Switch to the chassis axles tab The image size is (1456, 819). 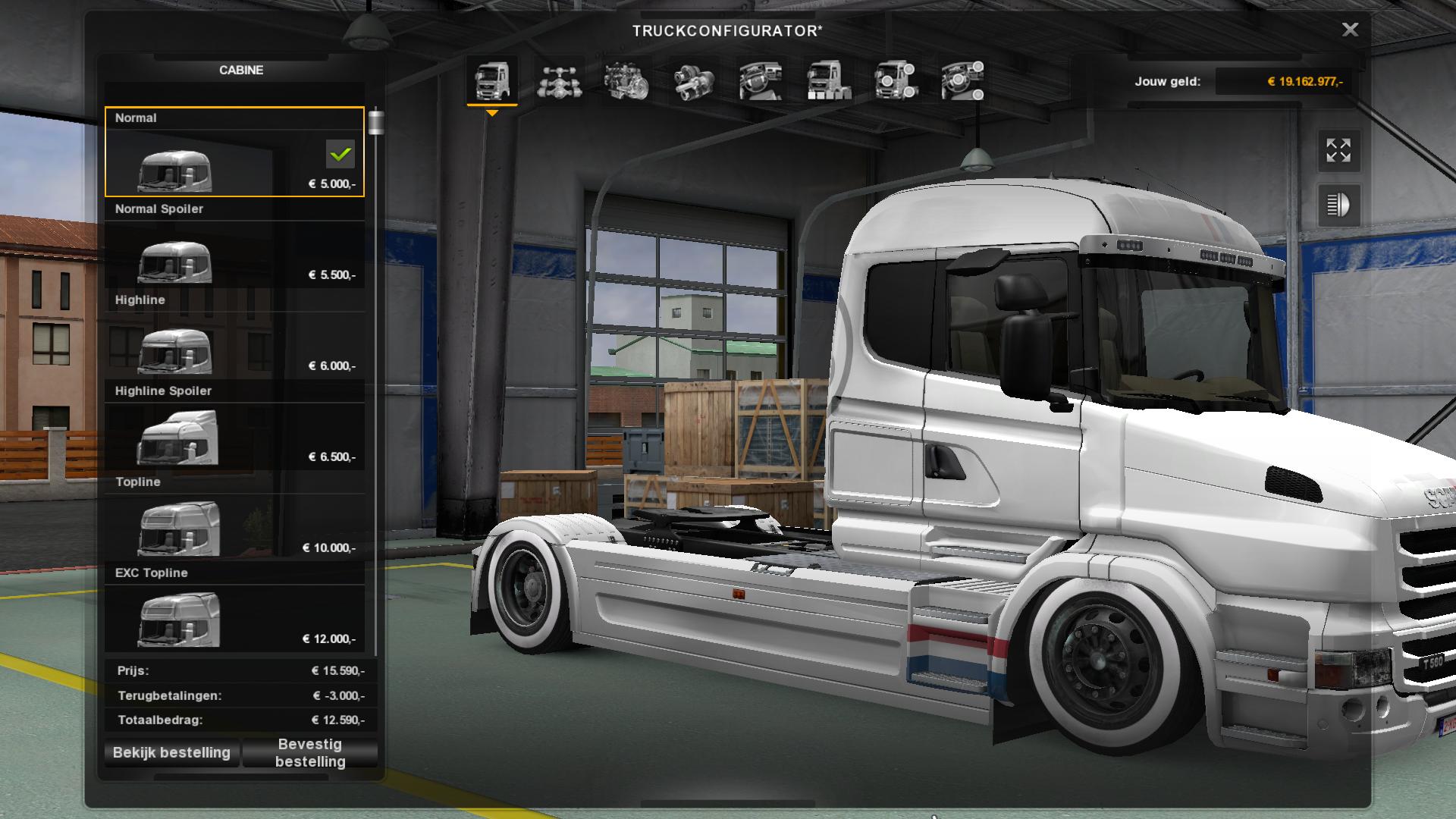click(559, 80)
